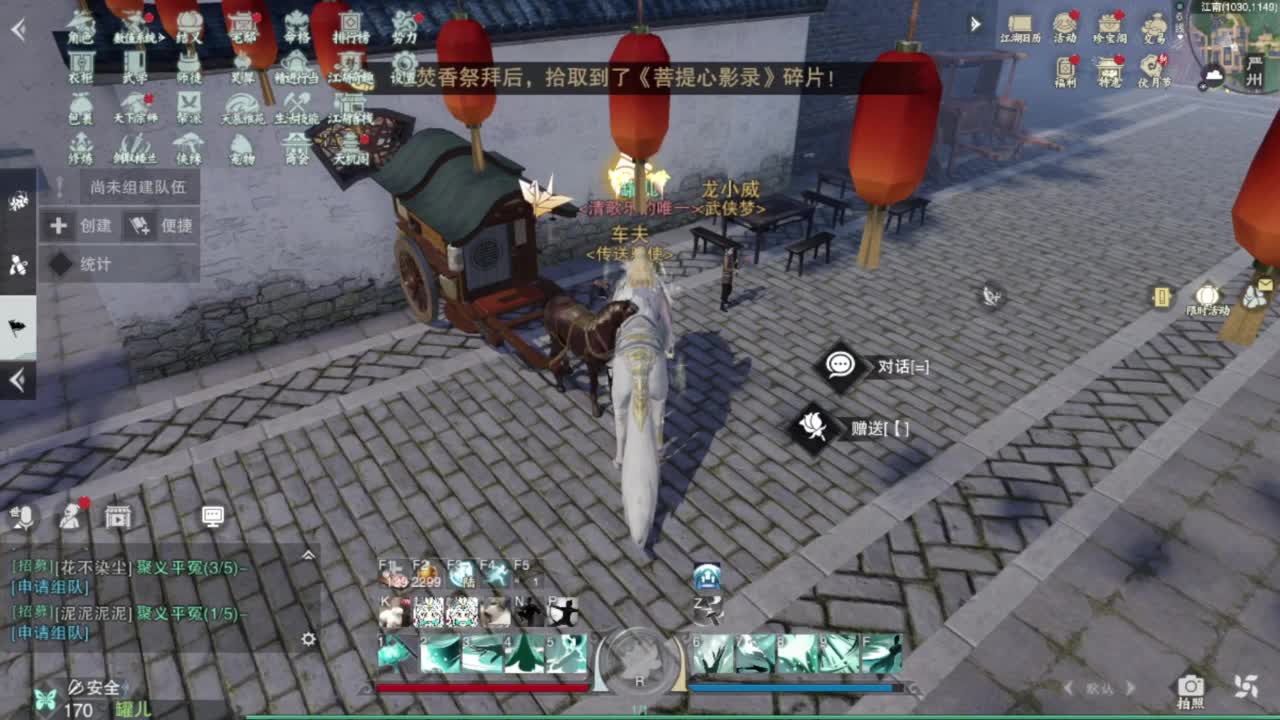This screenshot has height=720, width=1280.
Task: Open the 珍宝阁 treasure pavilion icon
Action: pyautogui.click(x=1110, y=23)
